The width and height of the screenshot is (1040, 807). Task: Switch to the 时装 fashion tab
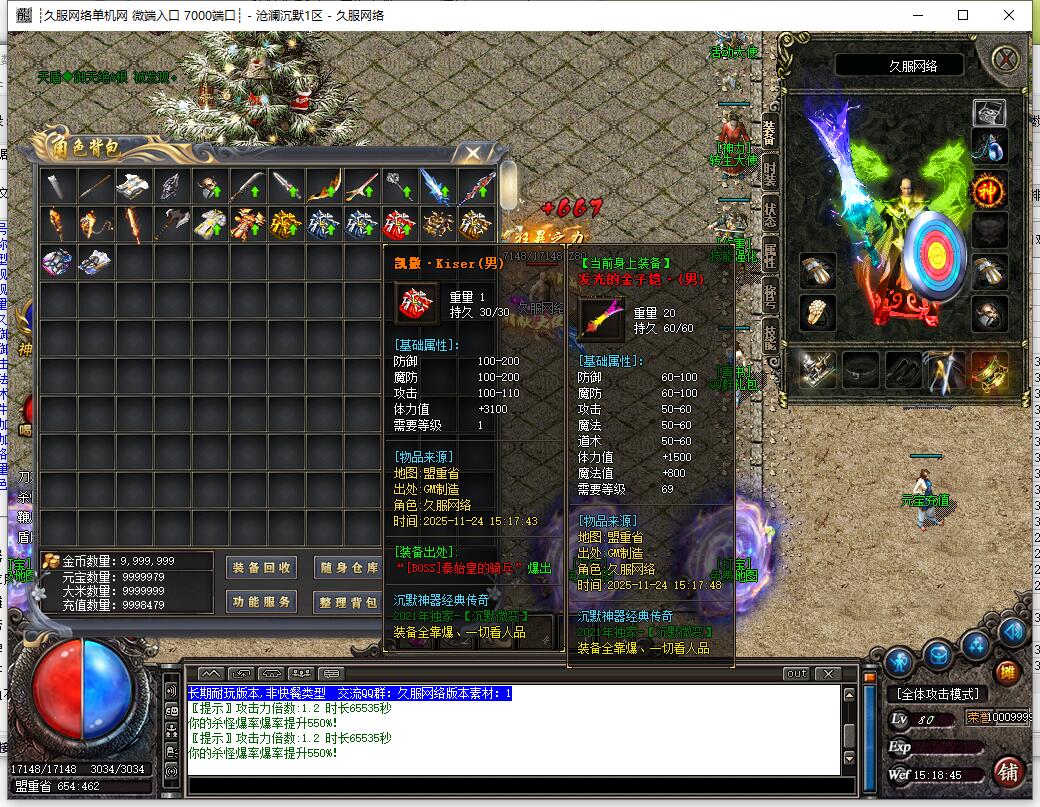770,173
